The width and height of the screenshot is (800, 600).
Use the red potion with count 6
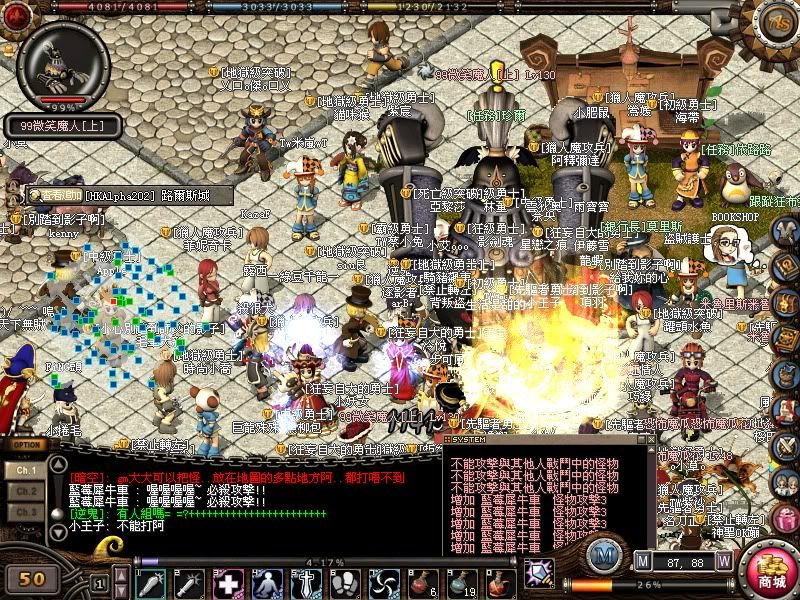tap(420, 582)
